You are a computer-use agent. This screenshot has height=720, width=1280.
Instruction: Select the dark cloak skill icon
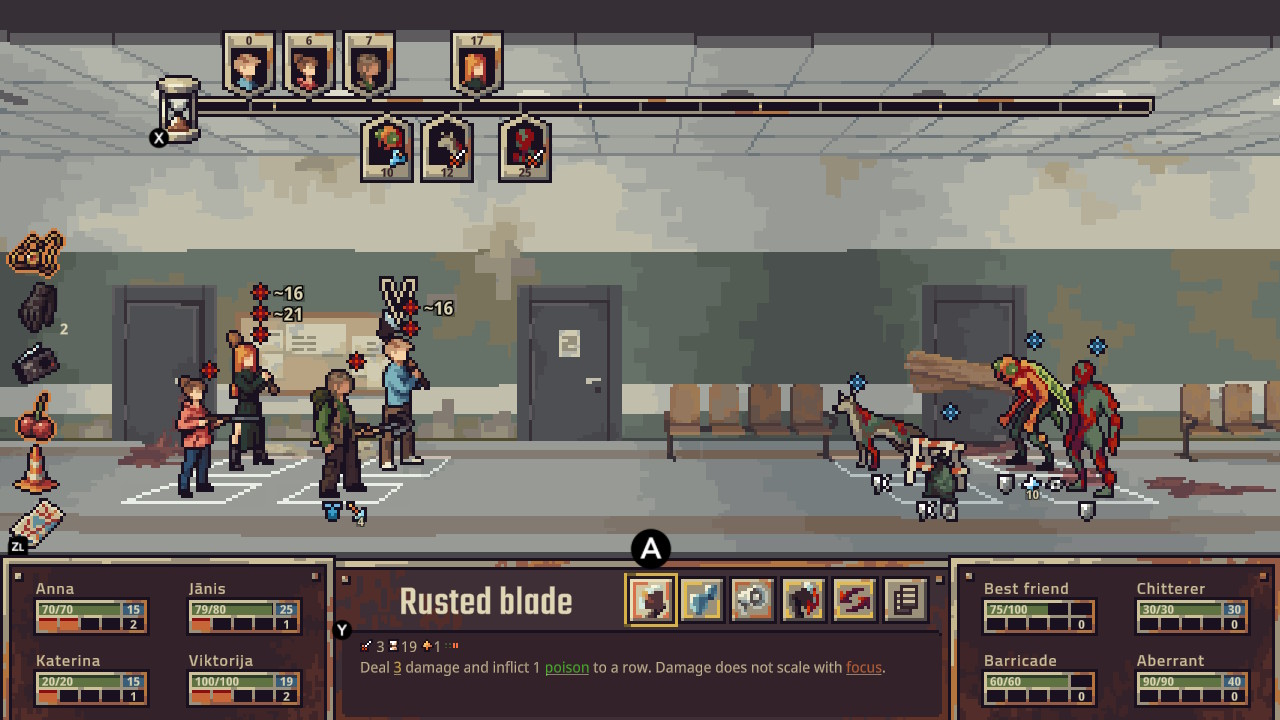click(x=801, y=599)
